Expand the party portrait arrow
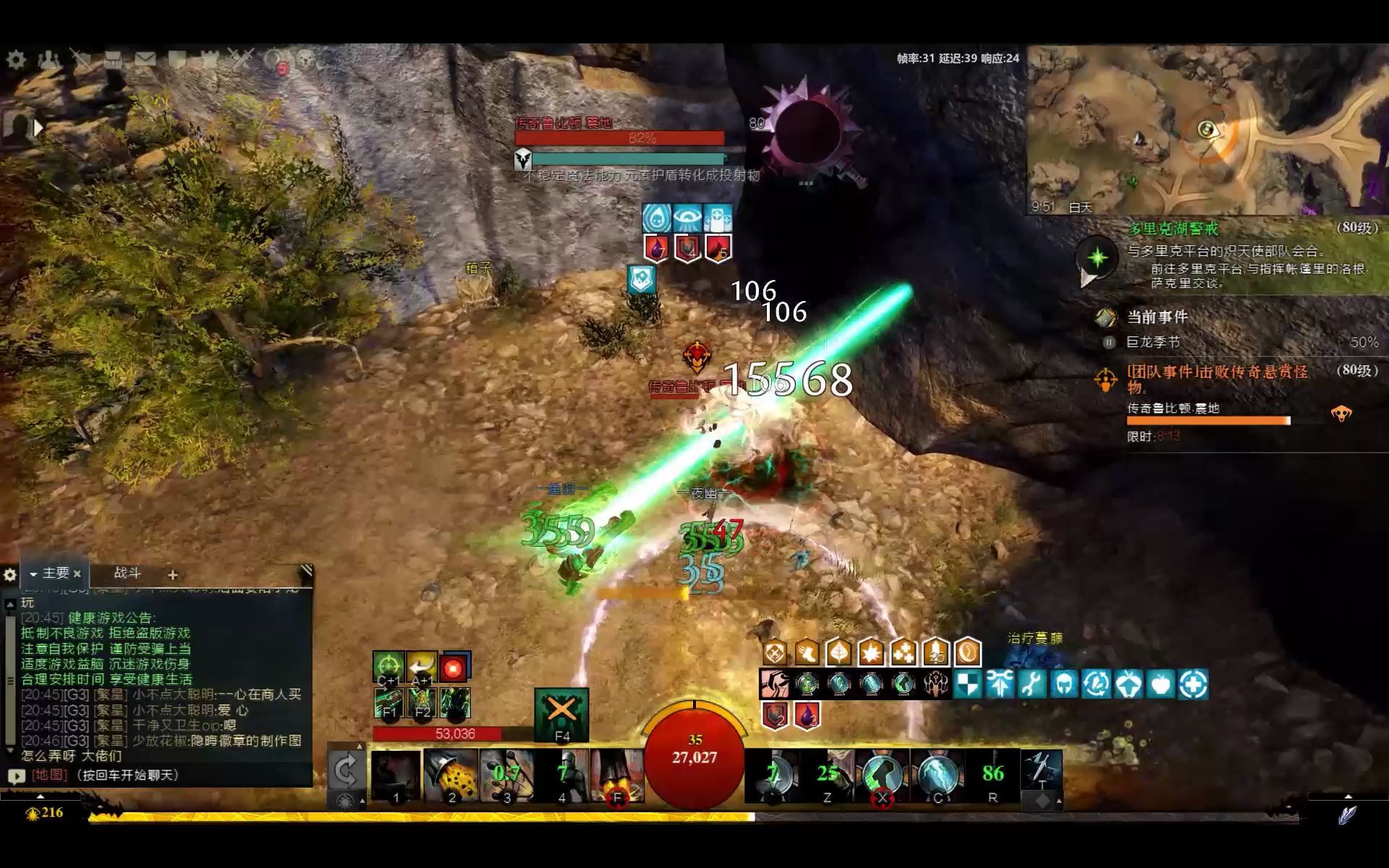1389x868 pixels. (x=38, y=127)
